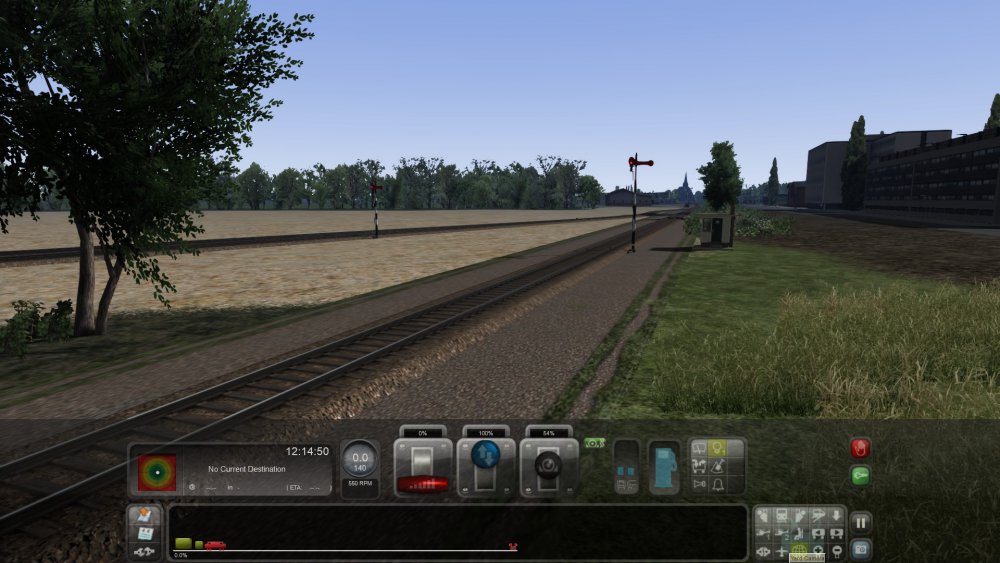Open the assignment clipboard icon
Viewport: 1000px width, 563px height.
(144, 533)
